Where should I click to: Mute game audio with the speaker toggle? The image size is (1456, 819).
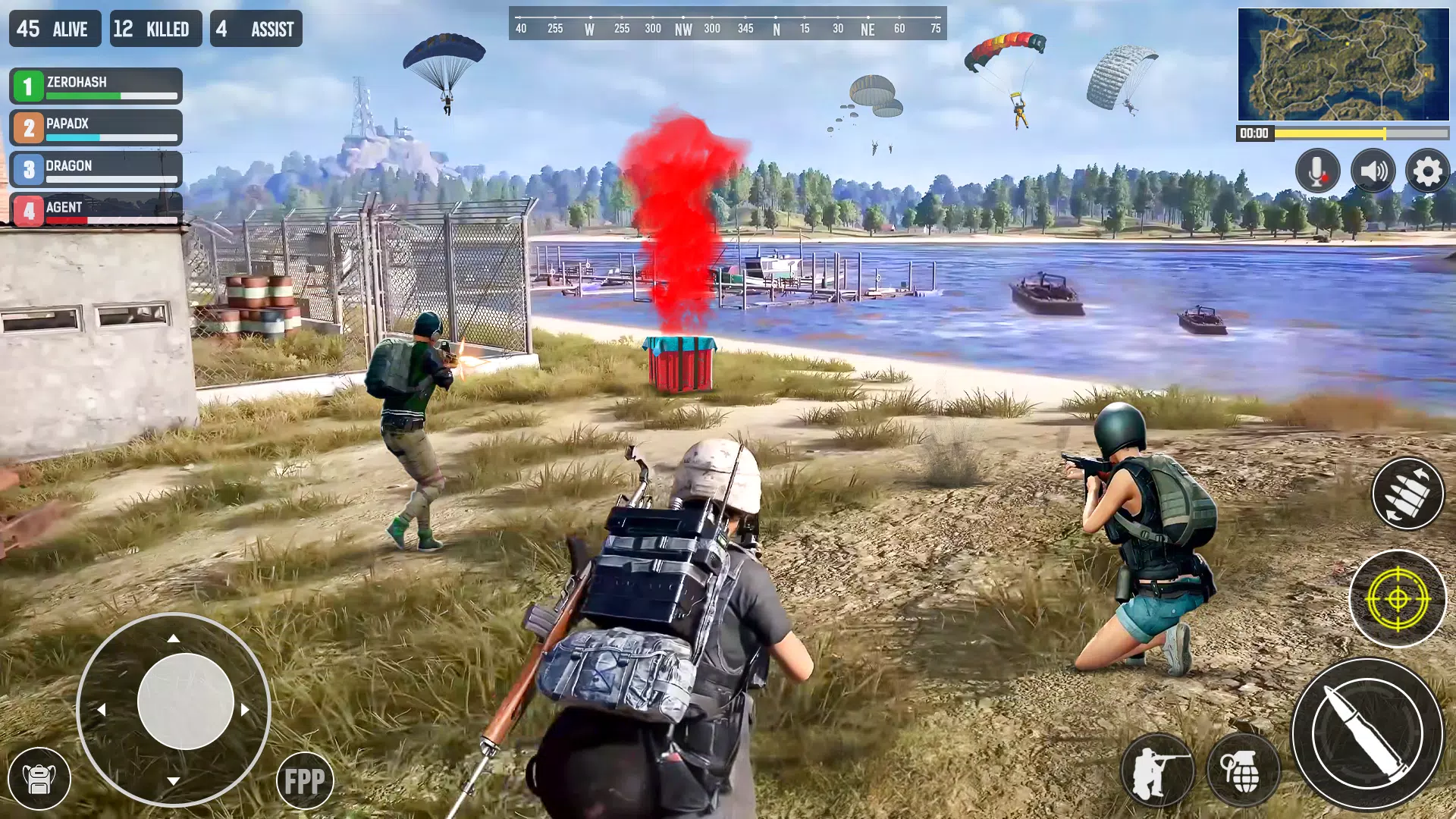pos(1373,171)
